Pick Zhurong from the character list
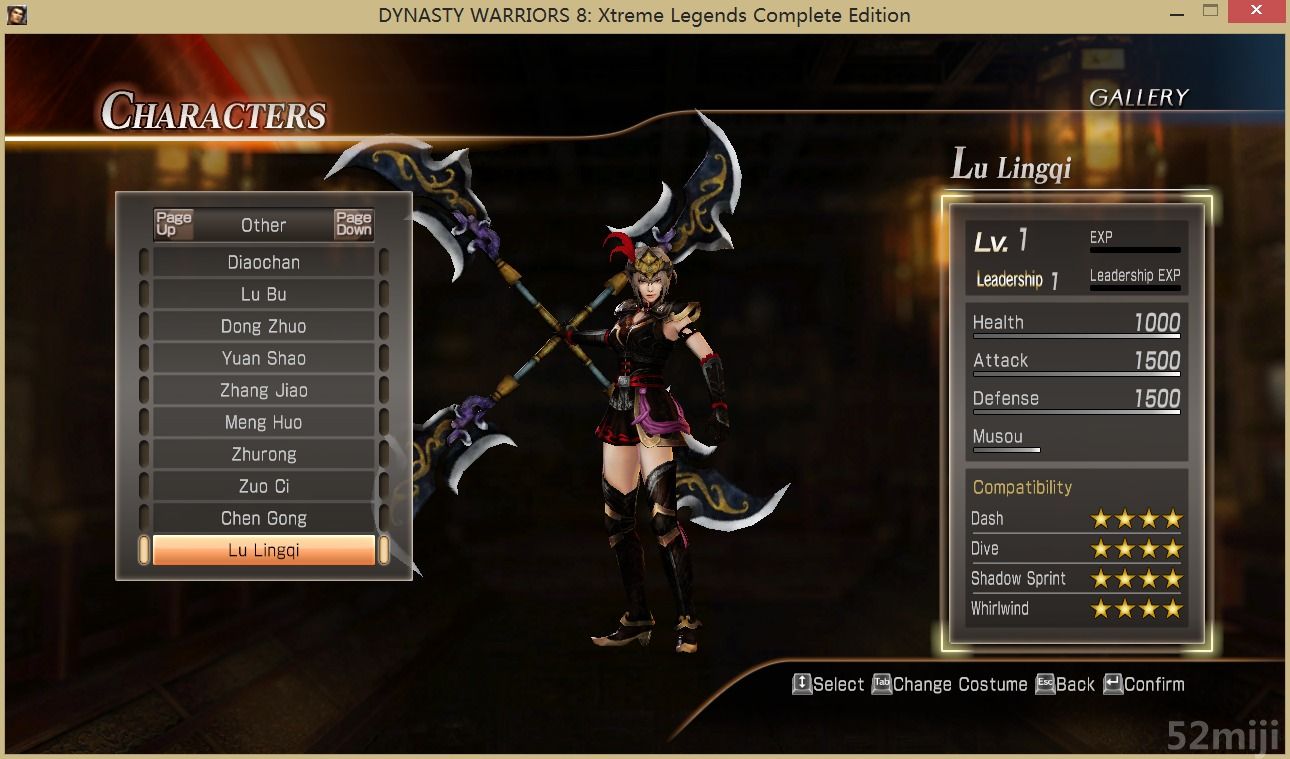1290x759 pixels. coord(263,454)
